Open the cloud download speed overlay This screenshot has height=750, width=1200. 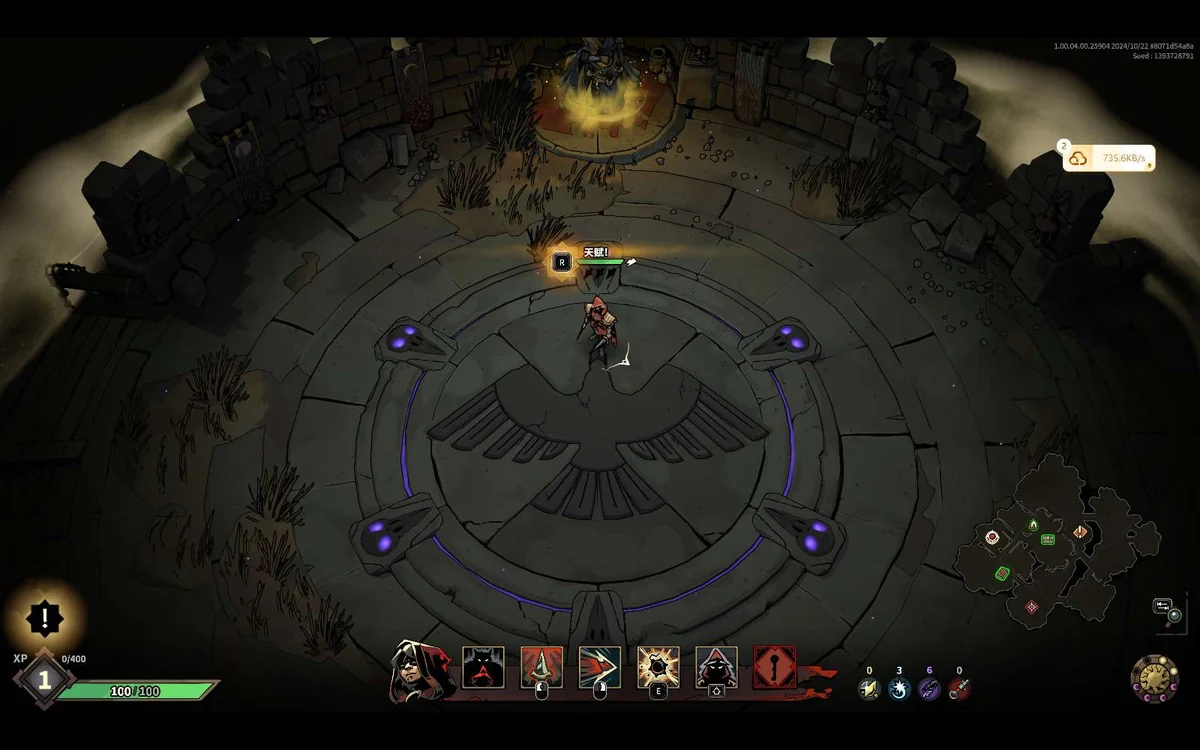click(x=1108, y=158)
